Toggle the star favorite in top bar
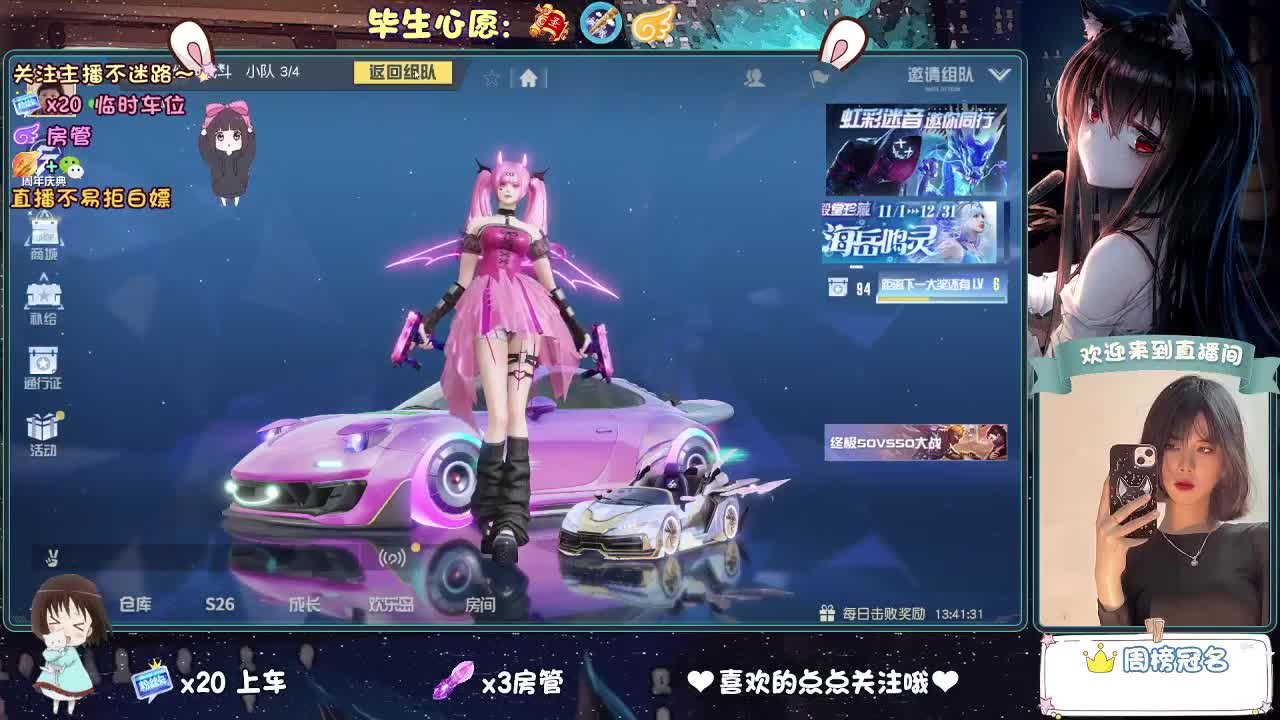The height and width of the screenshot is (720, 1280). [490, 75]
